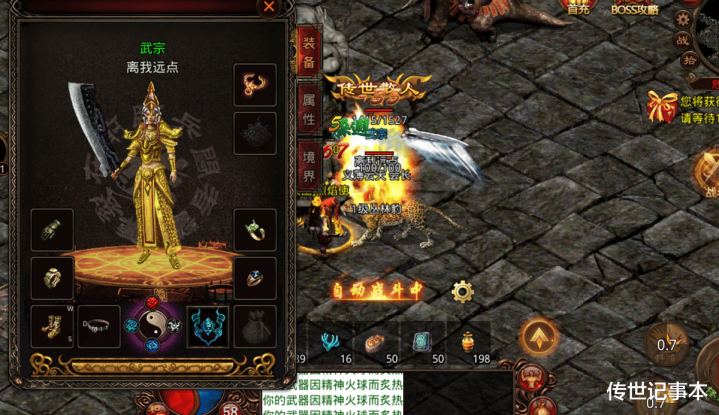Switch to the 装备 equipment tab
This screenshot has height=415, width=719.
pos(309,50)
